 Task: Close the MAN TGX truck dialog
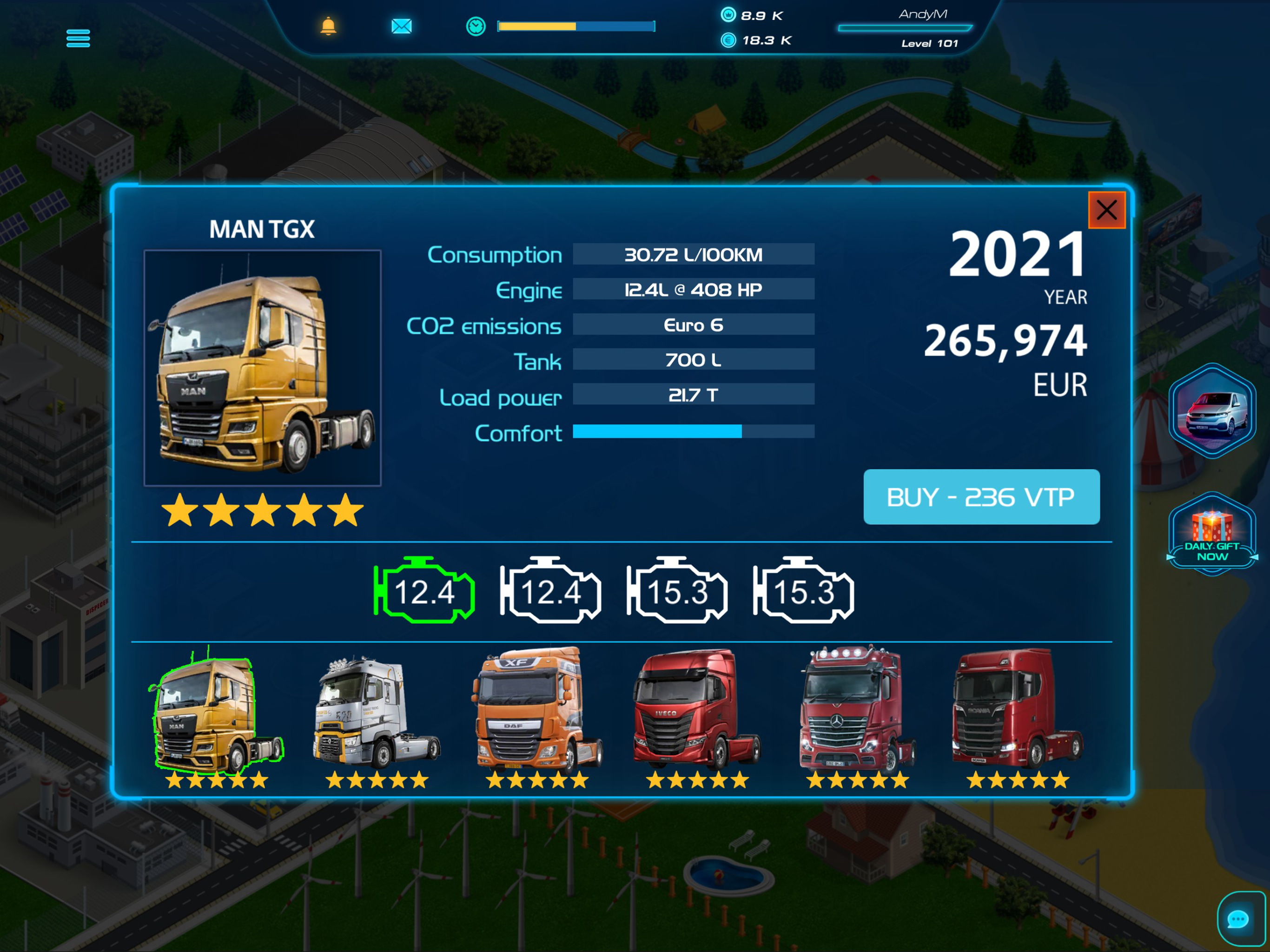pyautogui.click(x=1106, y=210)
